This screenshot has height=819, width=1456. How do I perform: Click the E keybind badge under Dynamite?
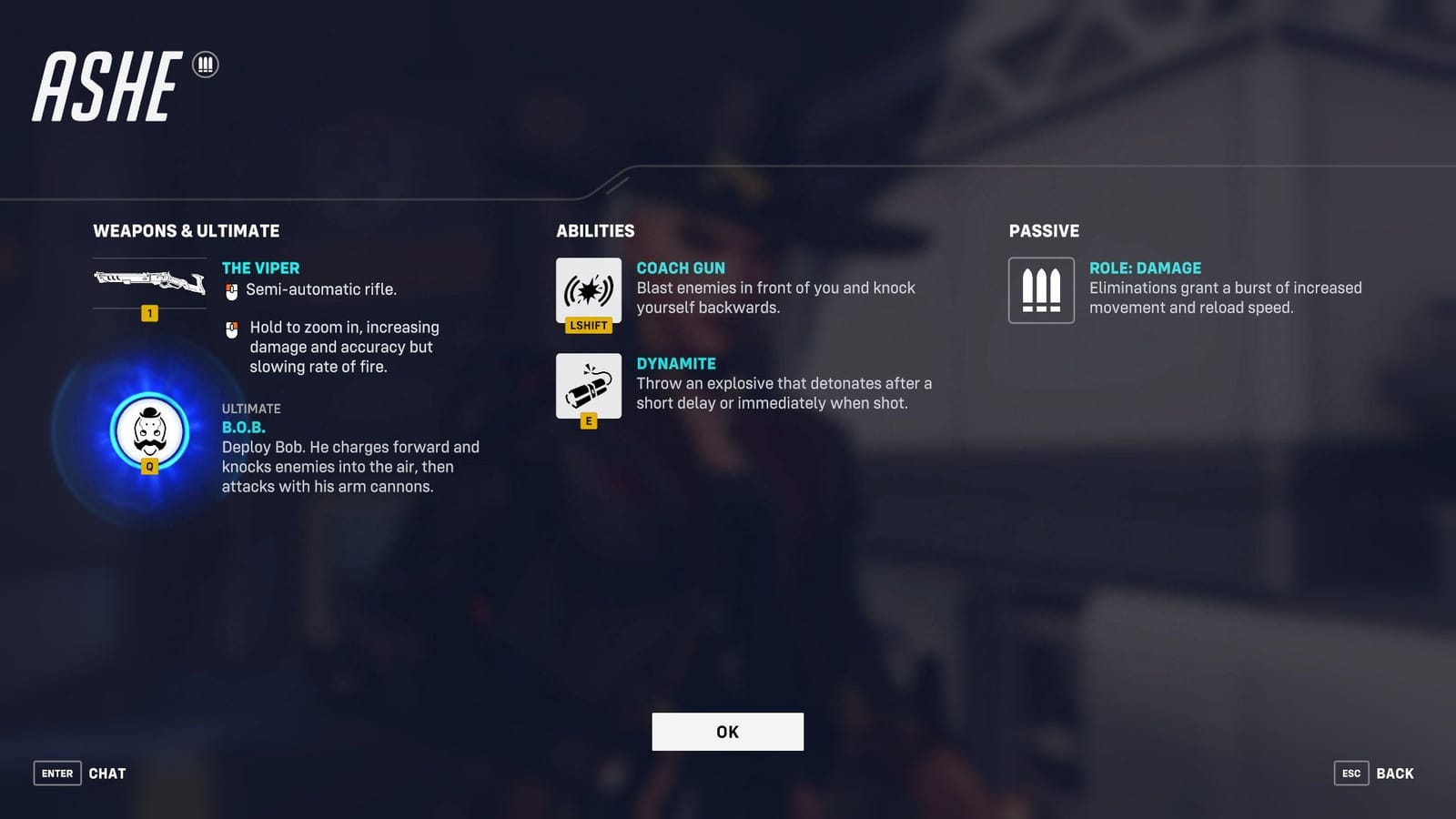pyautogui.click(x=588, y=420)
